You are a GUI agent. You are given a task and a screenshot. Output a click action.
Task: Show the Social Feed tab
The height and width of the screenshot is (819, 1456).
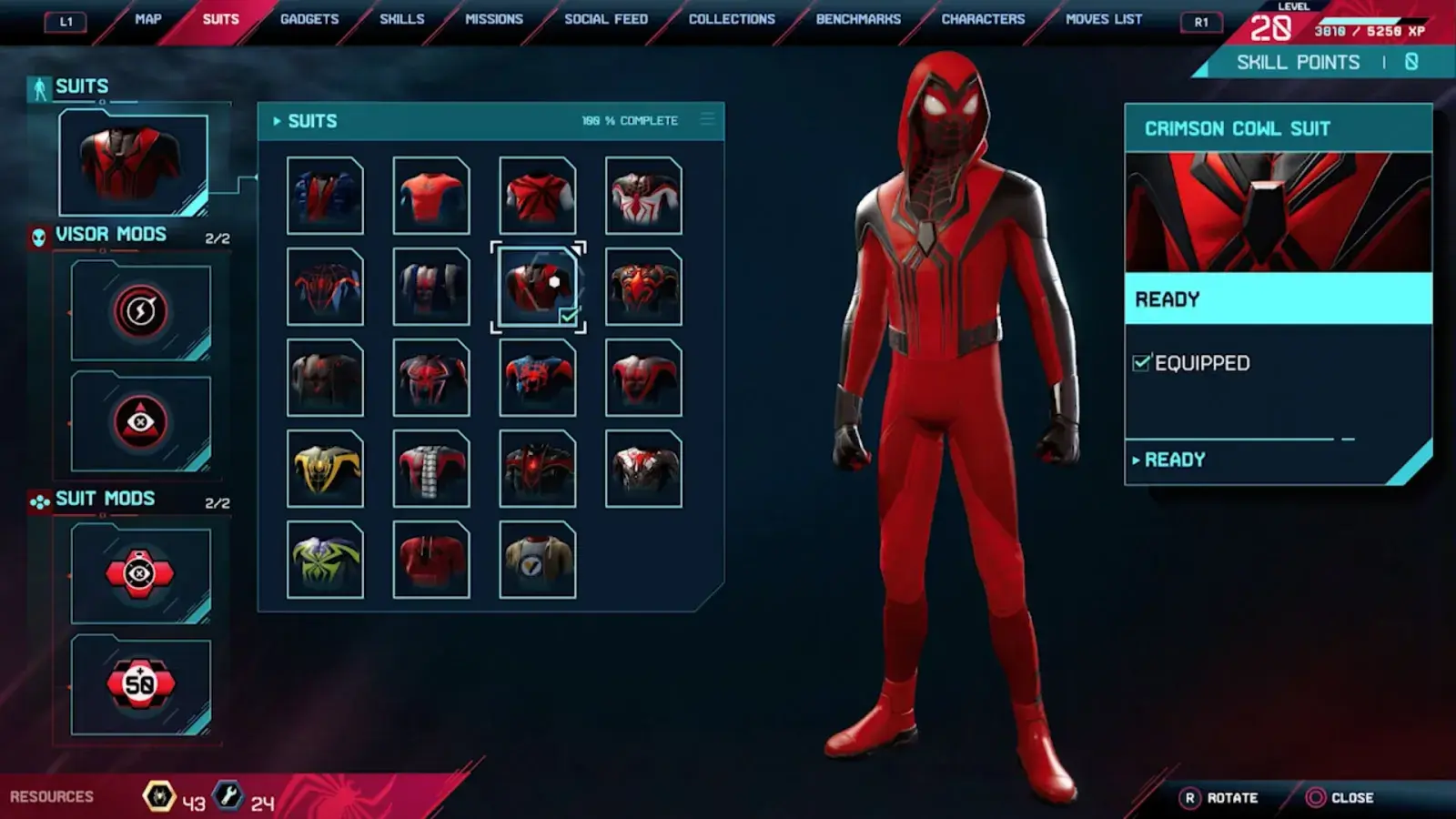click(x=606, y=19)
